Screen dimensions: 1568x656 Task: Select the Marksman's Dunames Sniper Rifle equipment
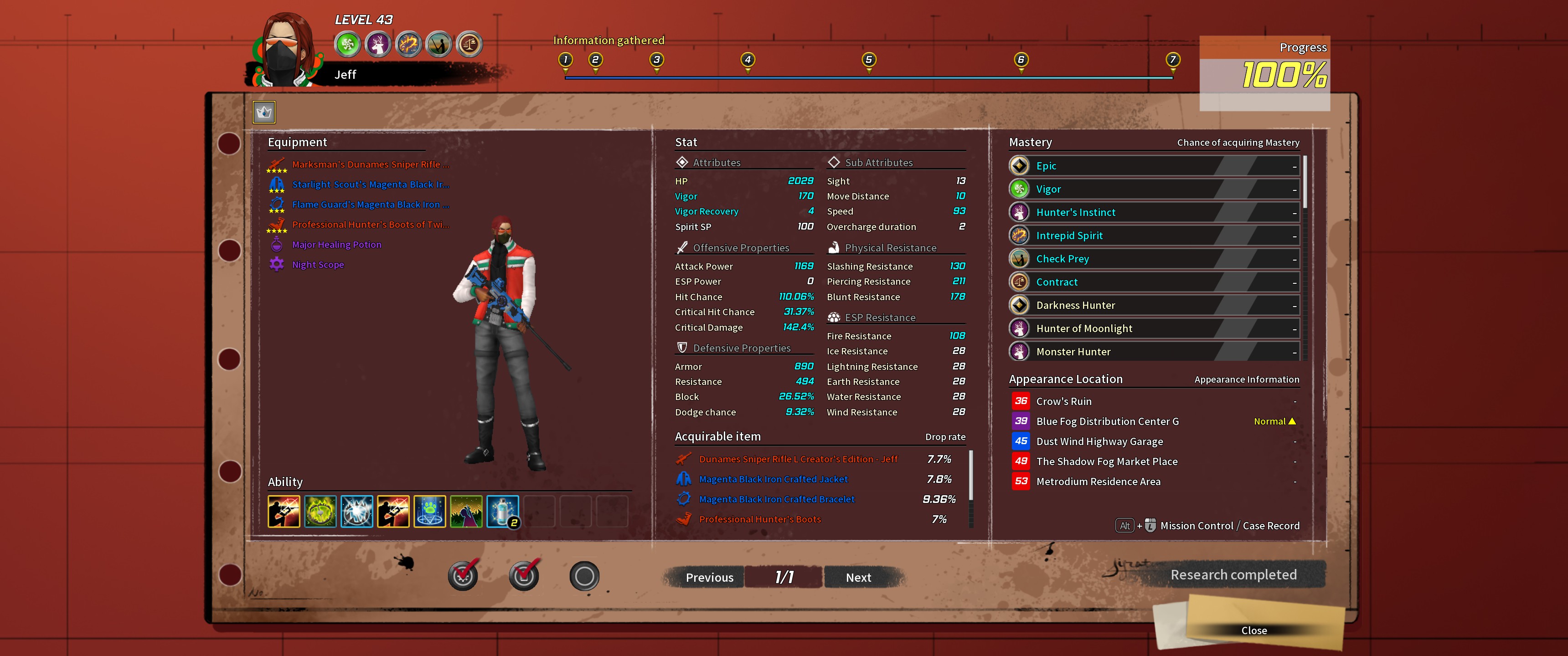[x=370, y=164]
